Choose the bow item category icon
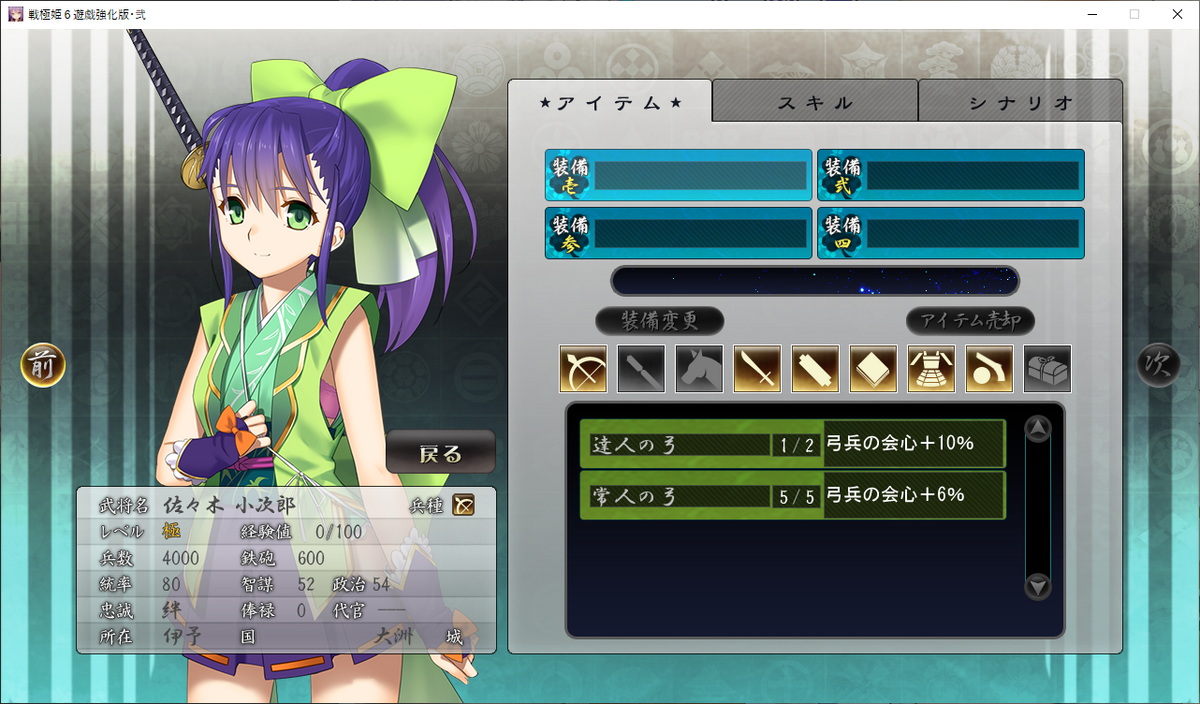 coord(583,369)
